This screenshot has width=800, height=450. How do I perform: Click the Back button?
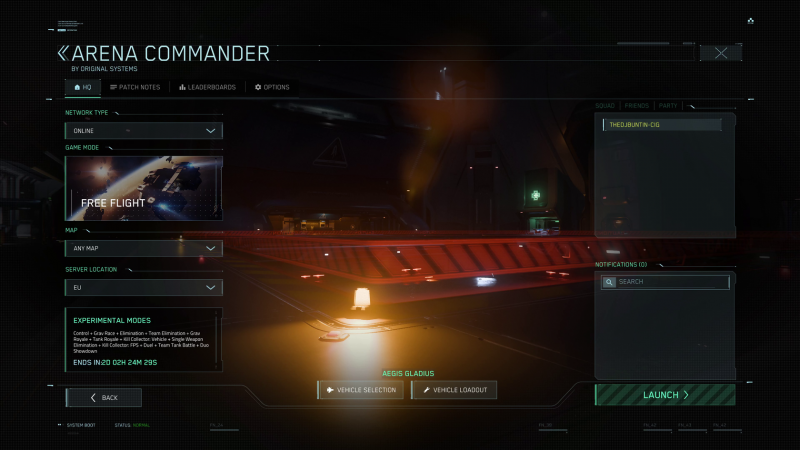point(104,397)
